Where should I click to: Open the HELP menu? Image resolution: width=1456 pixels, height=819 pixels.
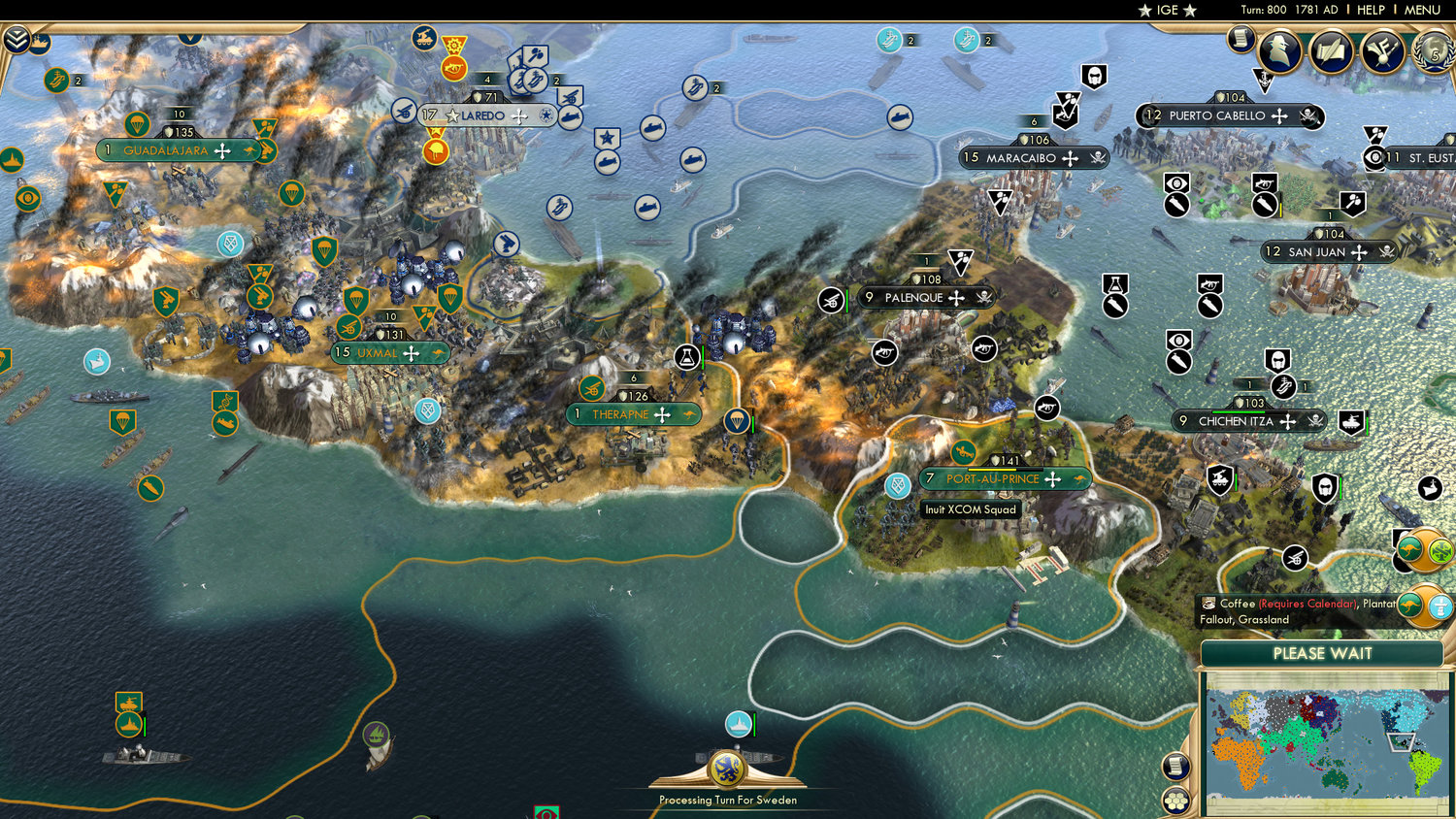coord(1373,10)
